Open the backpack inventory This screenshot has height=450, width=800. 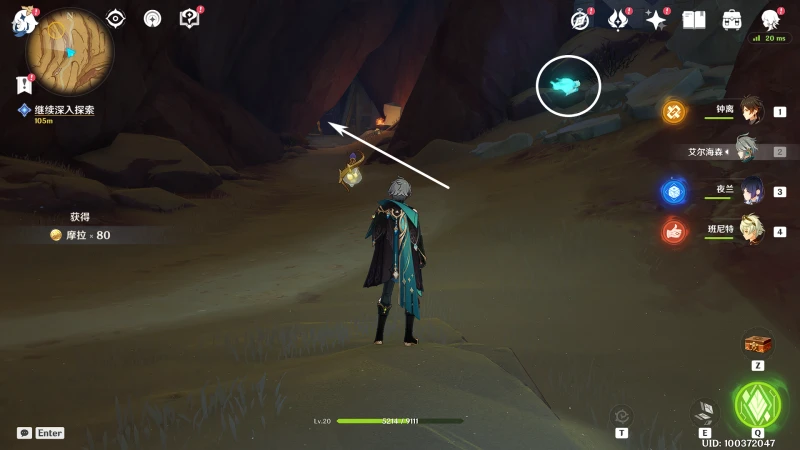[732, 19]
